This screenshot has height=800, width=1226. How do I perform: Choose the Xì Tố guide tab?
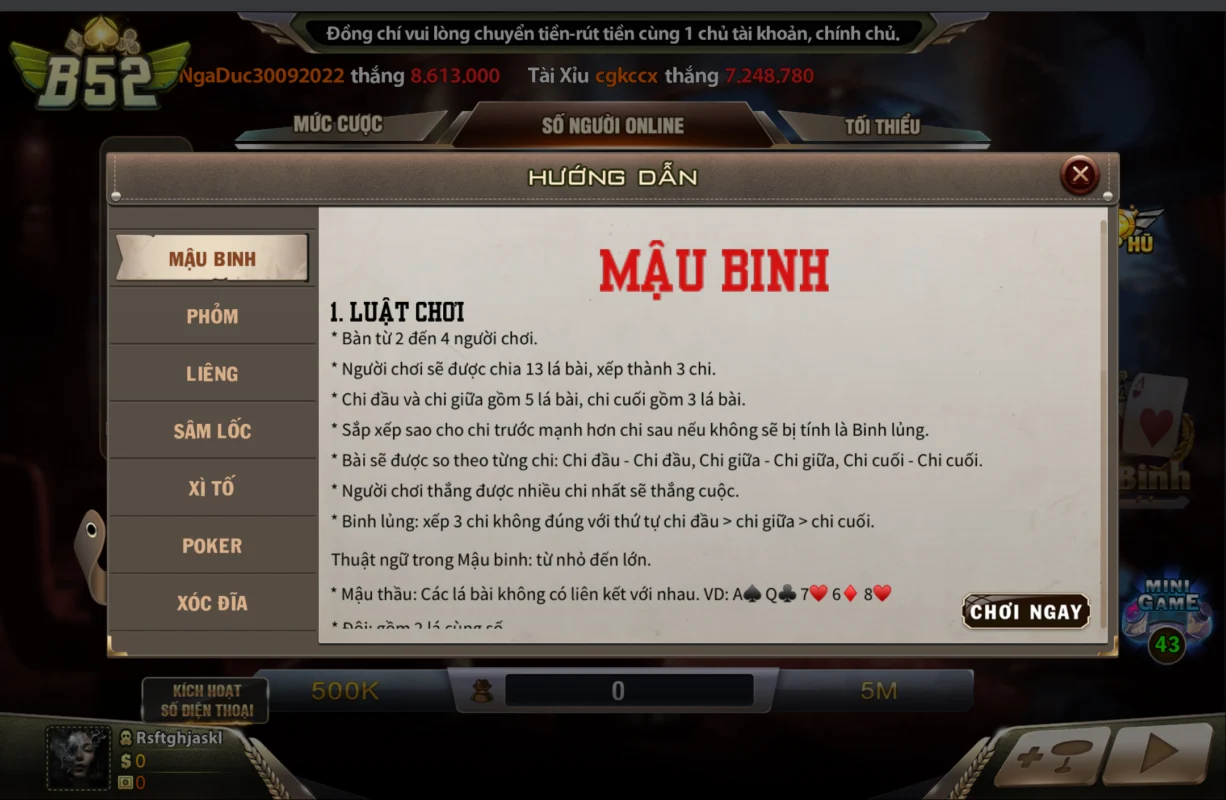coord(212,488)
